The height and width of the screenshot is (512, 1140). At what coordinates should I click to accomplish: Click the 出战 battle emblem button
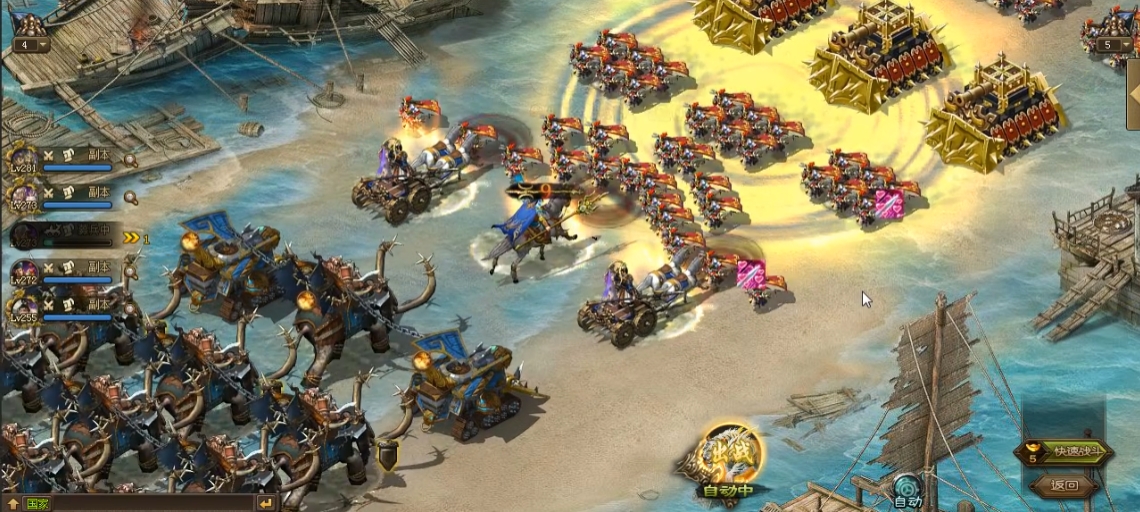pos(728,456)
